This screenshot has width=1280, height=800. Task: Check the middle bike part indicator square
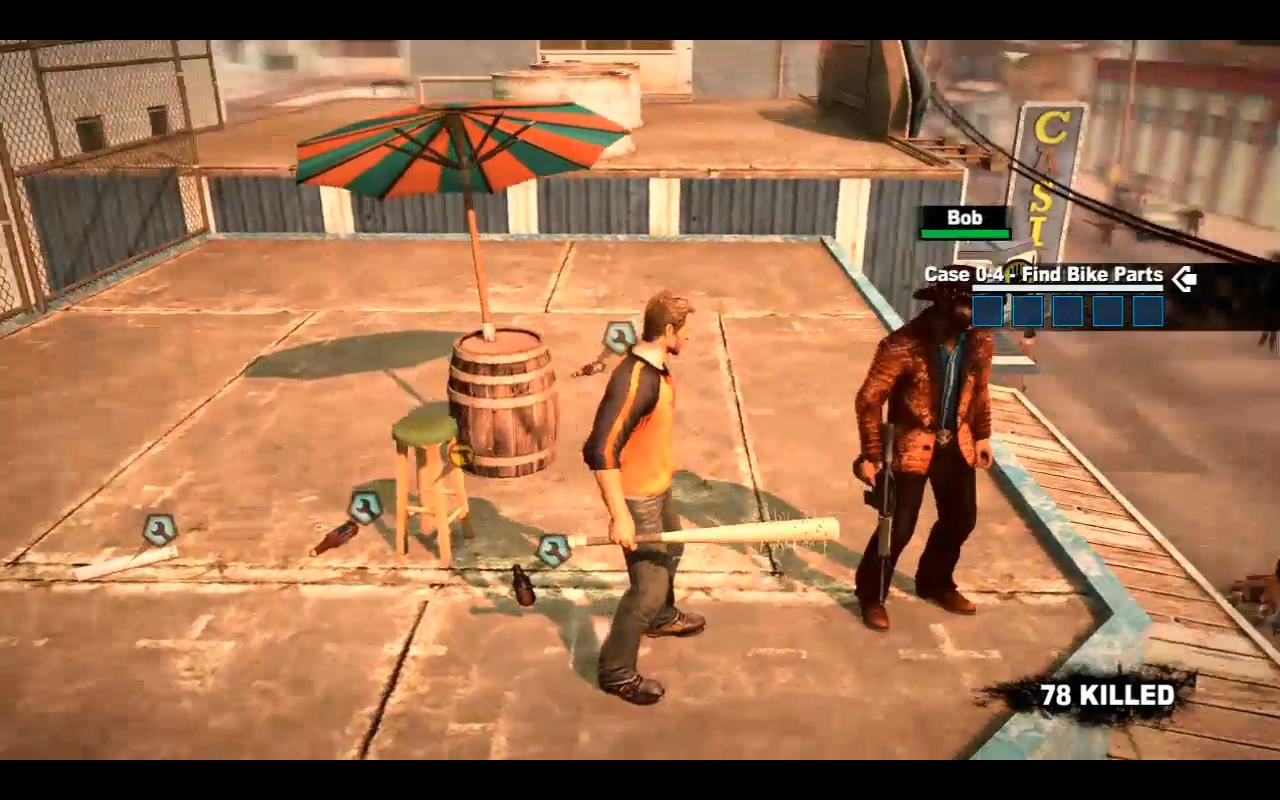point(1069,312)
